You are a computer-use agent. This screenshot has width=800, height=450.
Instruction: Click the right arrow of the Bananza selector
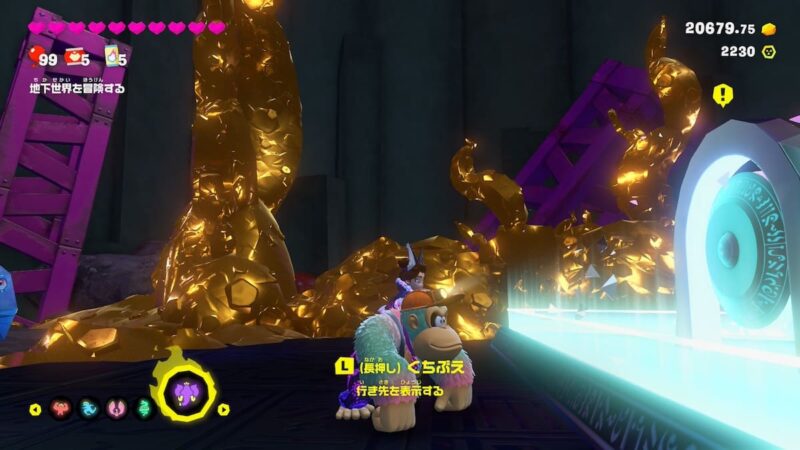click(224, 408)
